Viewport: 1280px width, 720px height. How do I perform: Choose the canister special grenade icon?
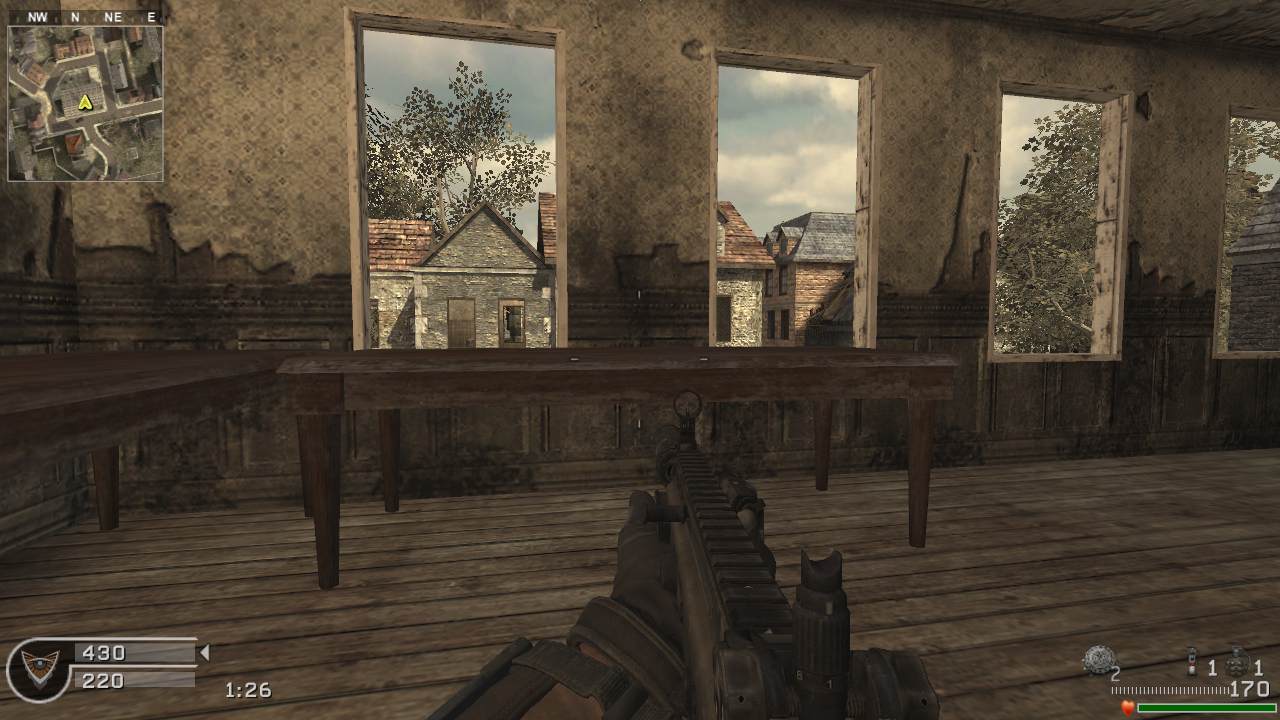coord(1191,663)
